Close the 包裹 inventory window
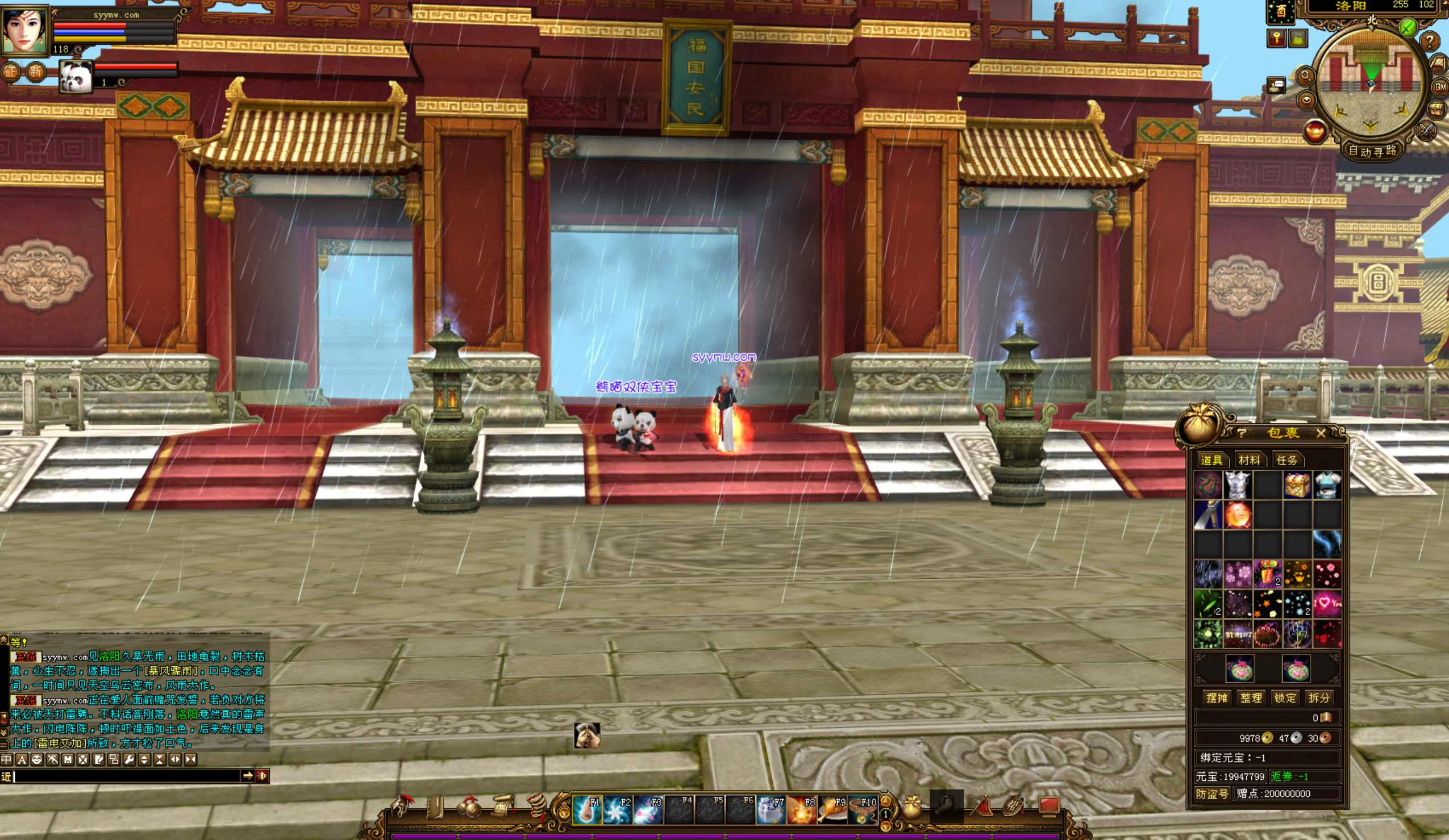This screenshot has width=1449, height=840. coord(1321,433)
